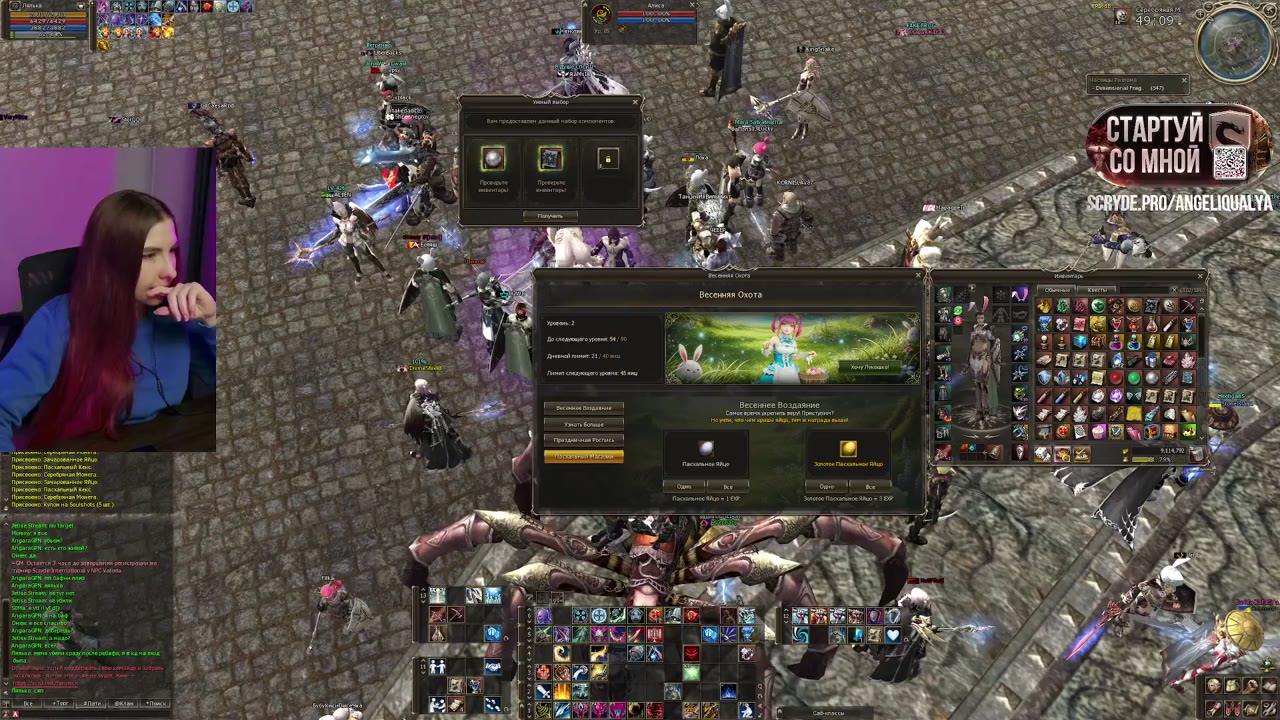
Task: Offer one regular Easter egg with Одно
Action: click(684, 487)
